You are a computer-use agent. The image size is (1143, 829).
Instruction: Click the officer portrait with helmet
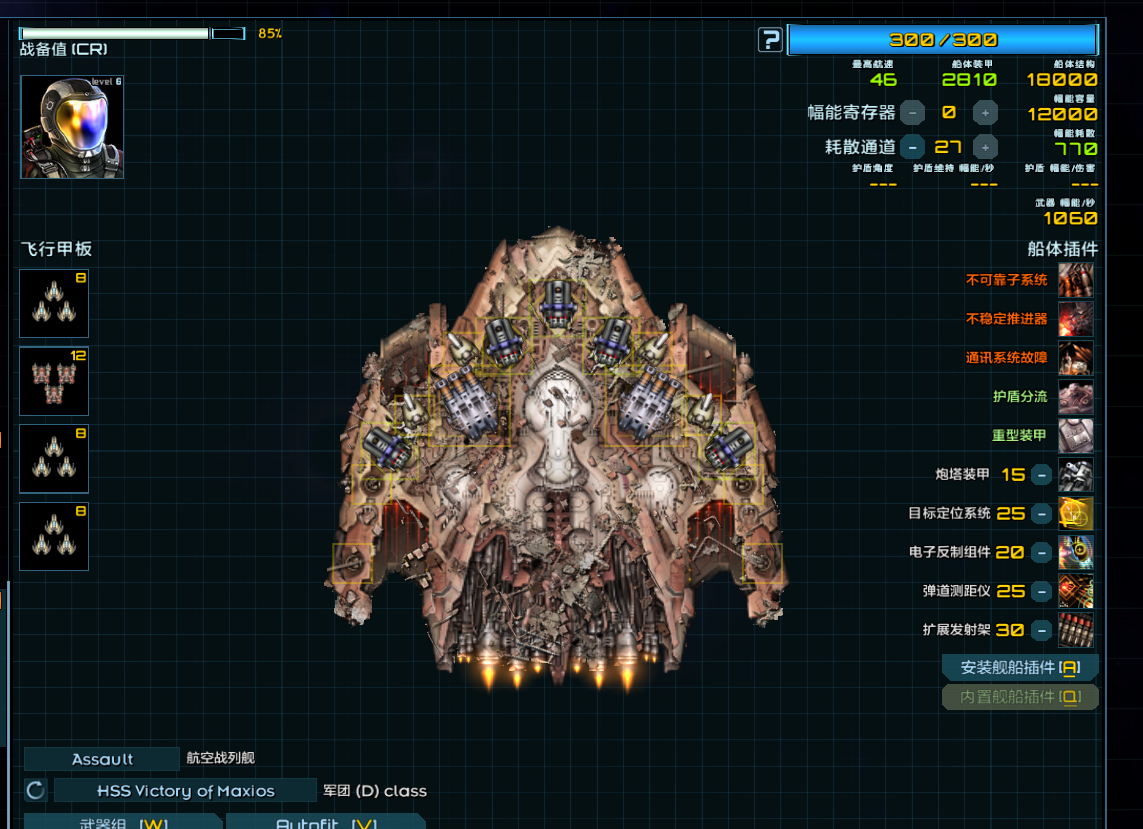click(x=72, y=127)
